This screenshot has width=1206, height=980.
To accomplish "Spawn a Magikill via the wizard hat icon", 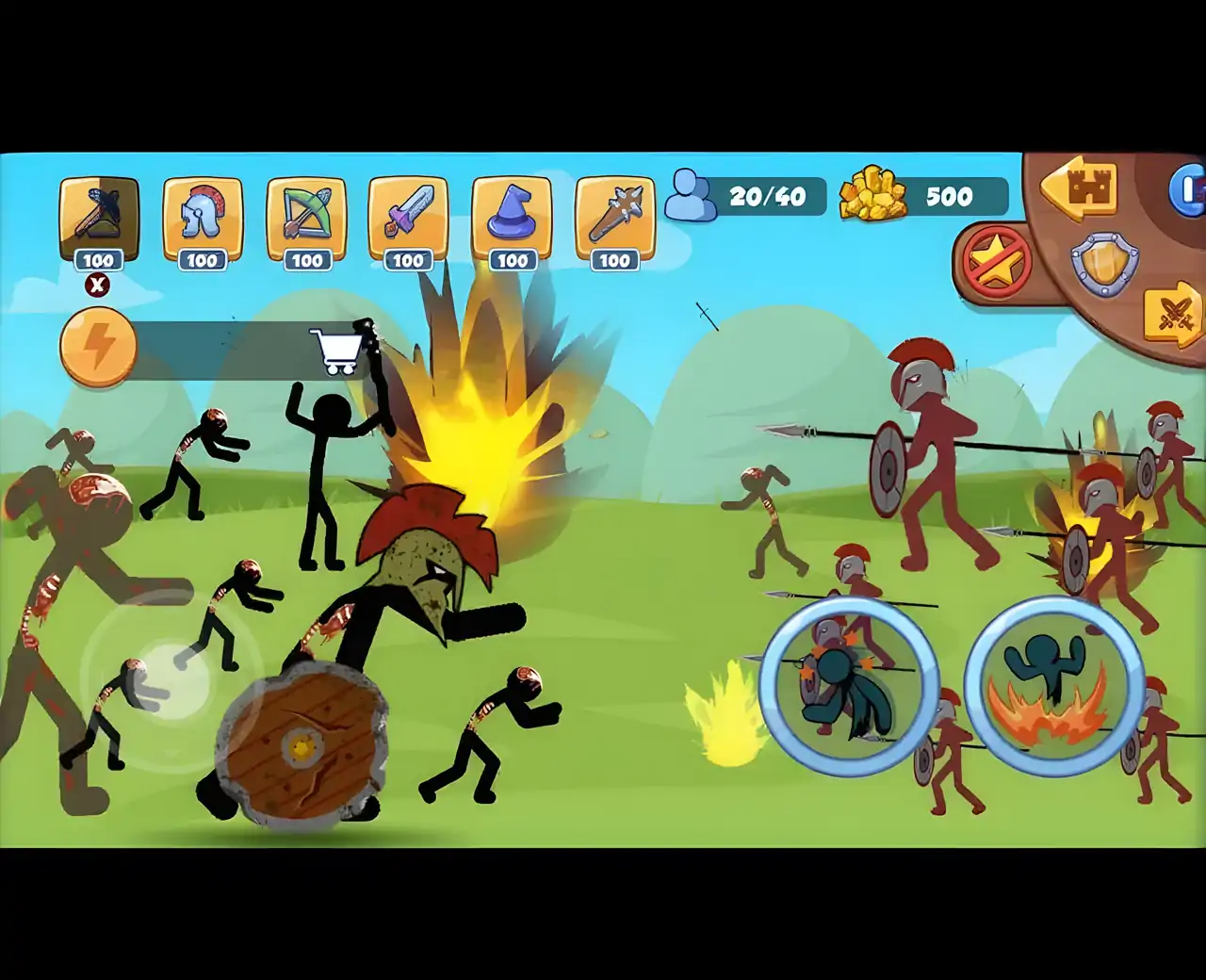I will click(x=512, y=217).
